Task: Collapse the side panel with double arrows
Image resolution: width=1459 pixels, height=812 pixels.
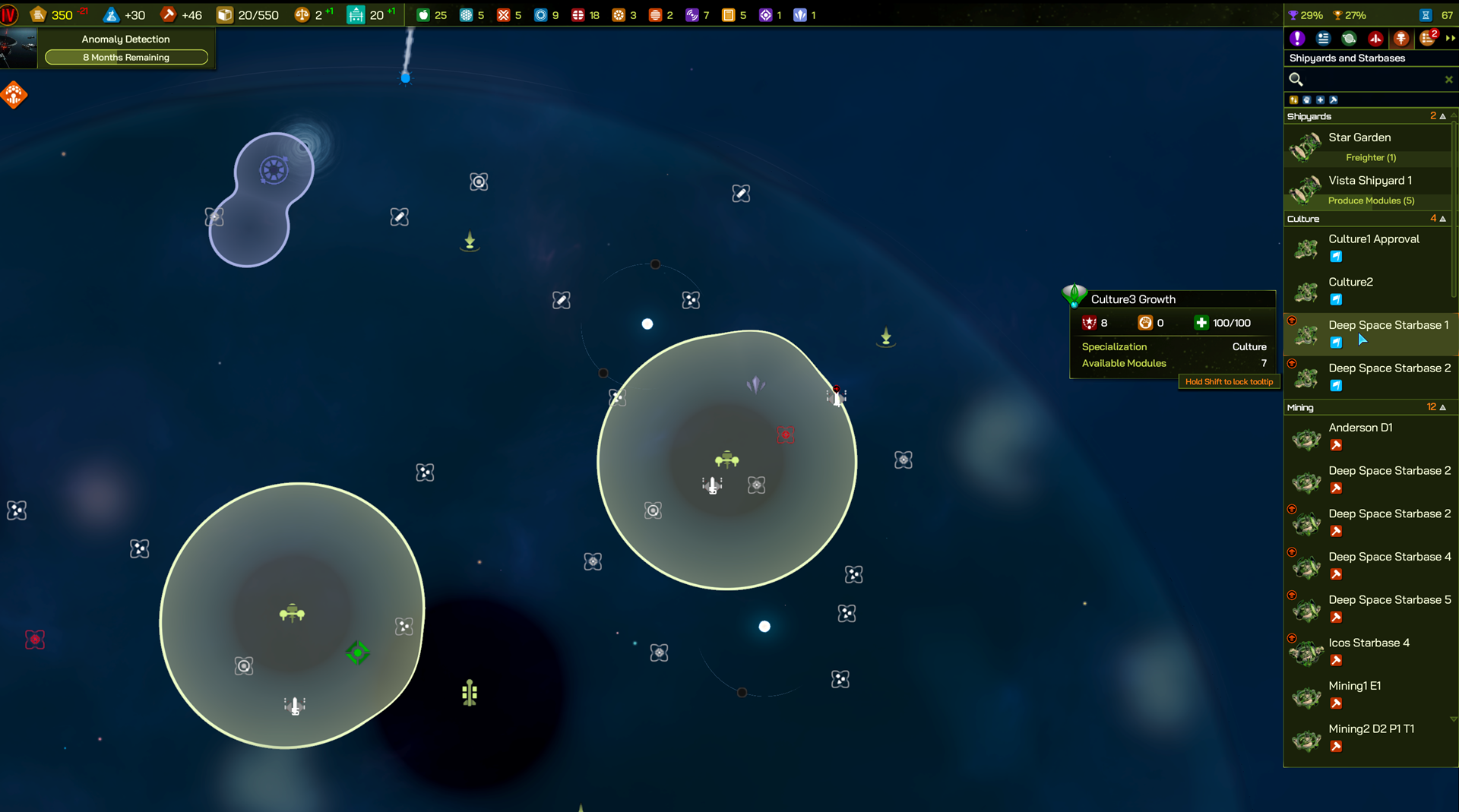Action: tap(1451, 38)
